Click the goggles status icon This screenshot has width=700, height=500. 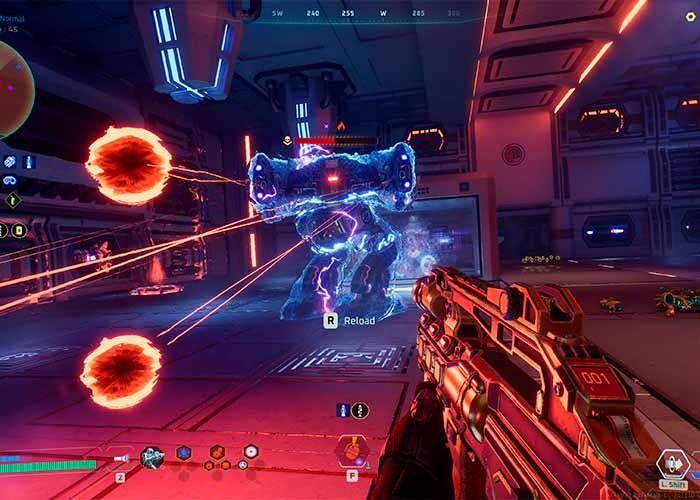10,181
